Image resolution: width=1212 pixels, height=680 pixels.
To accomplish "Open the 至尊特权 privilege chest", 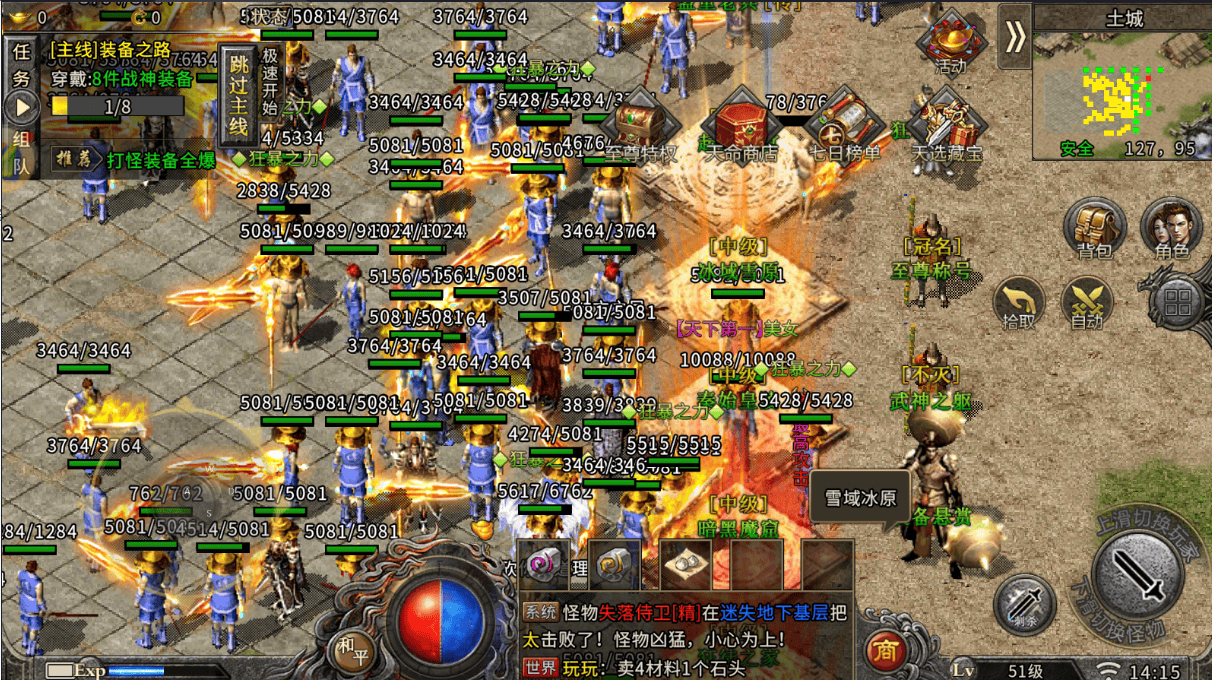I will click(x=641, y=130).
